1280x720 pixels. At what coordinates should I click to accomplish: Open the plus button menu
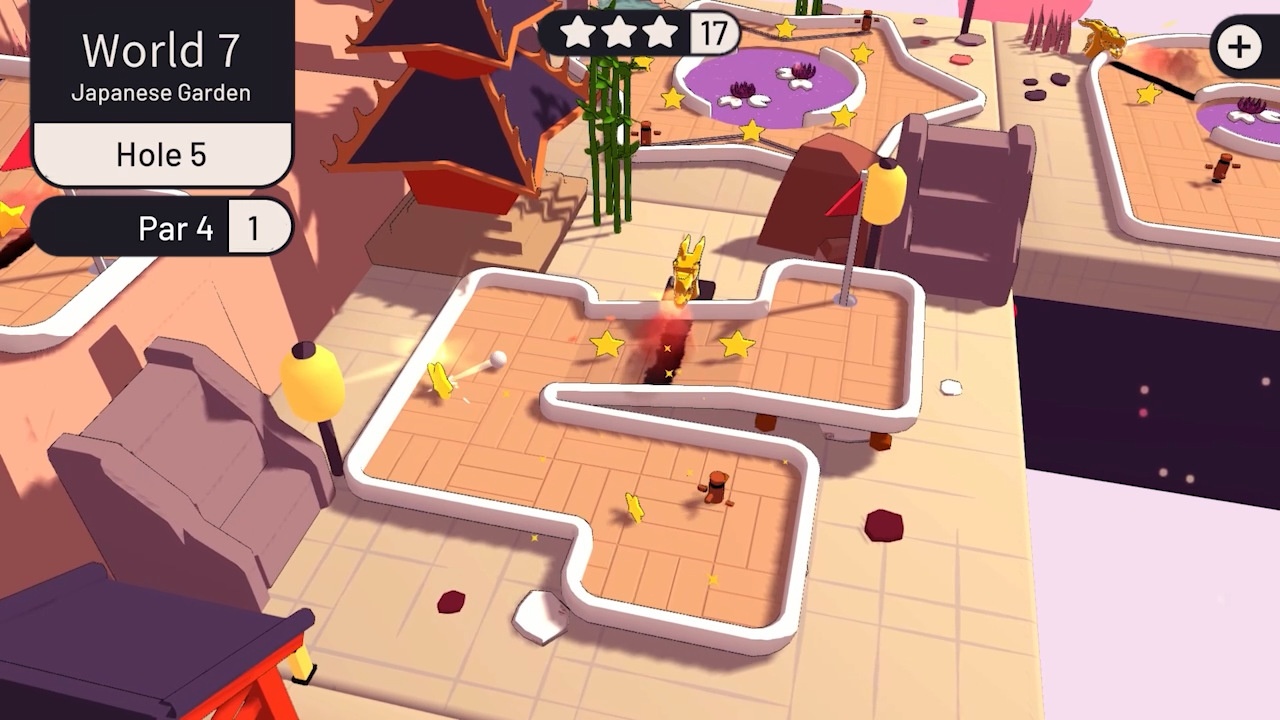(x=1240, y=47)
